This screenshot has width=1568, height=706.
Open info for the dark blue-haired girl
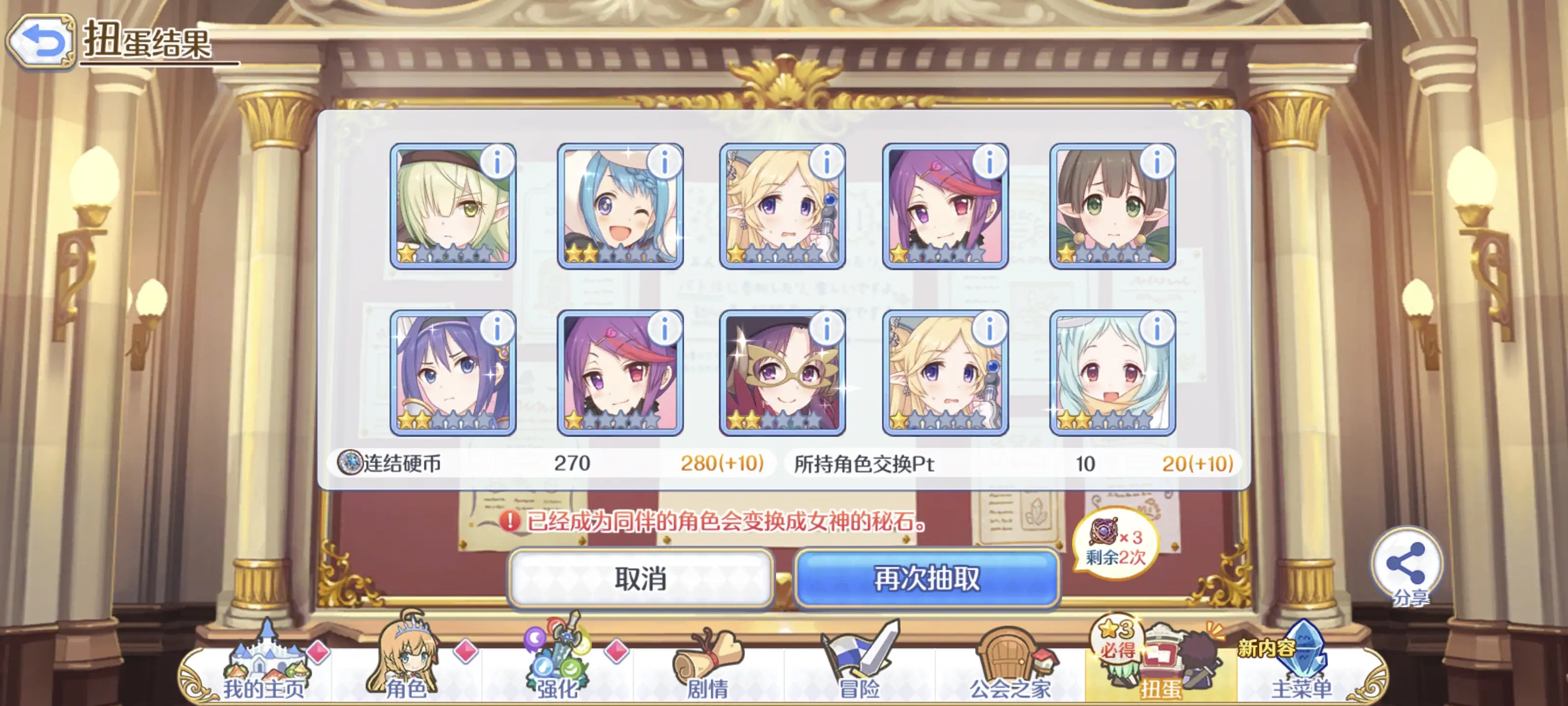click(497, 329)
